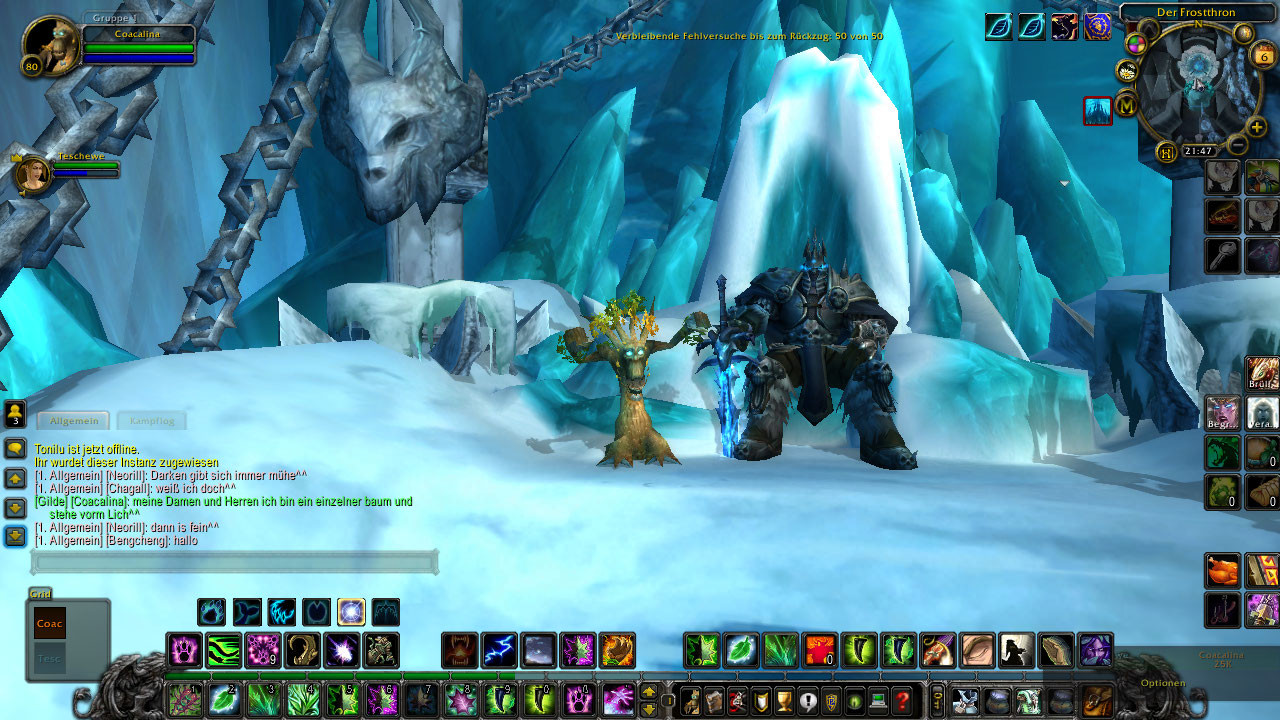Switch to the Kampflog chat tab
This screenshot has height=720, width=1280.
pyautogui.click(x=152, y=421)
